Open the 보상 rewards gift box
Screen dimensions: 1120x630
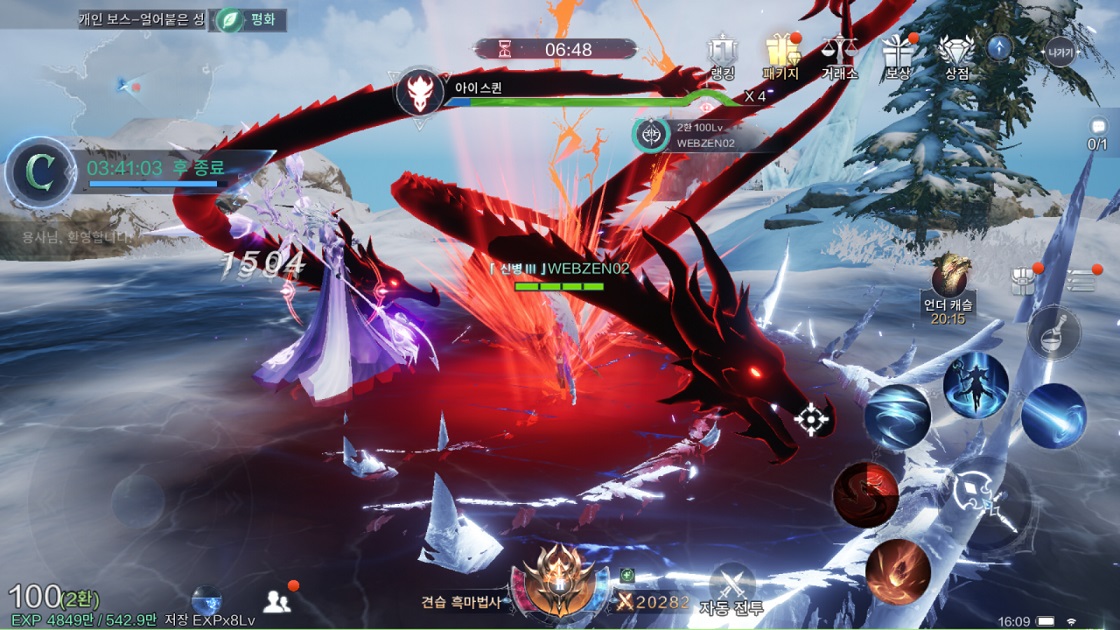(897, 56)
